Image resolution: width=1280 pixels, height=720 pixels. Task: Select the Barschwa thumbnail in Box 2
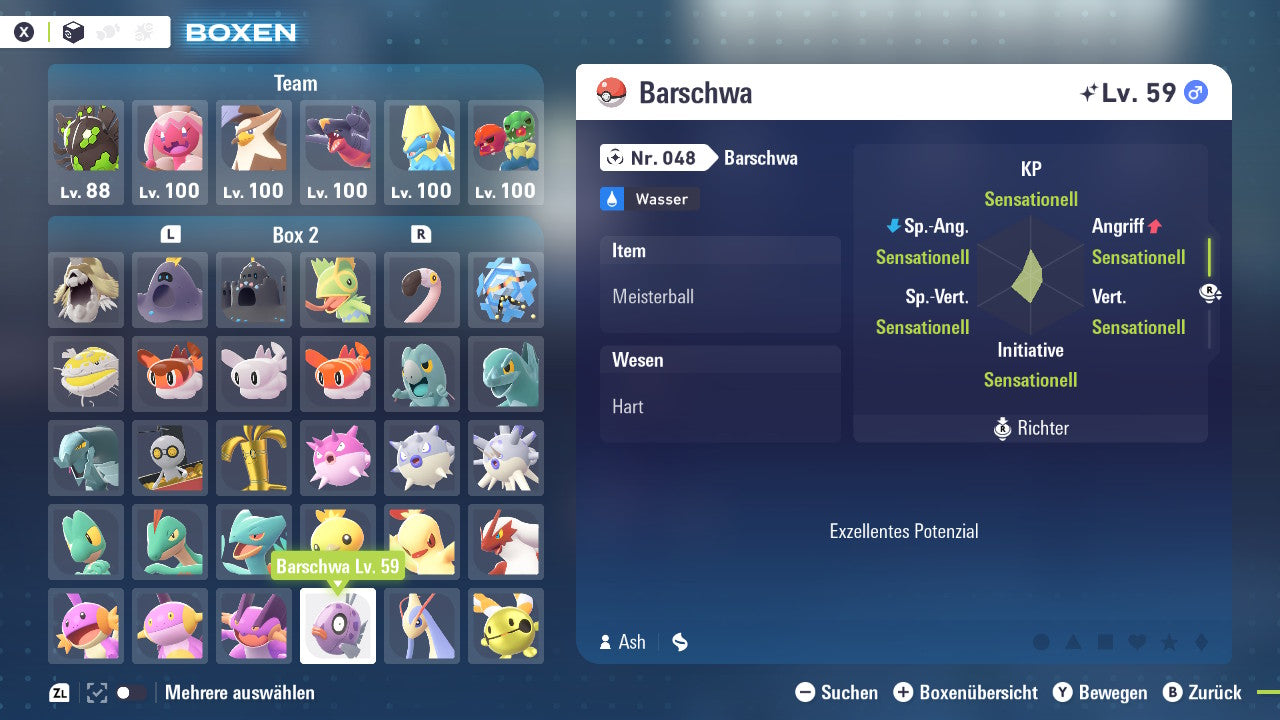[x=338, y=625]
